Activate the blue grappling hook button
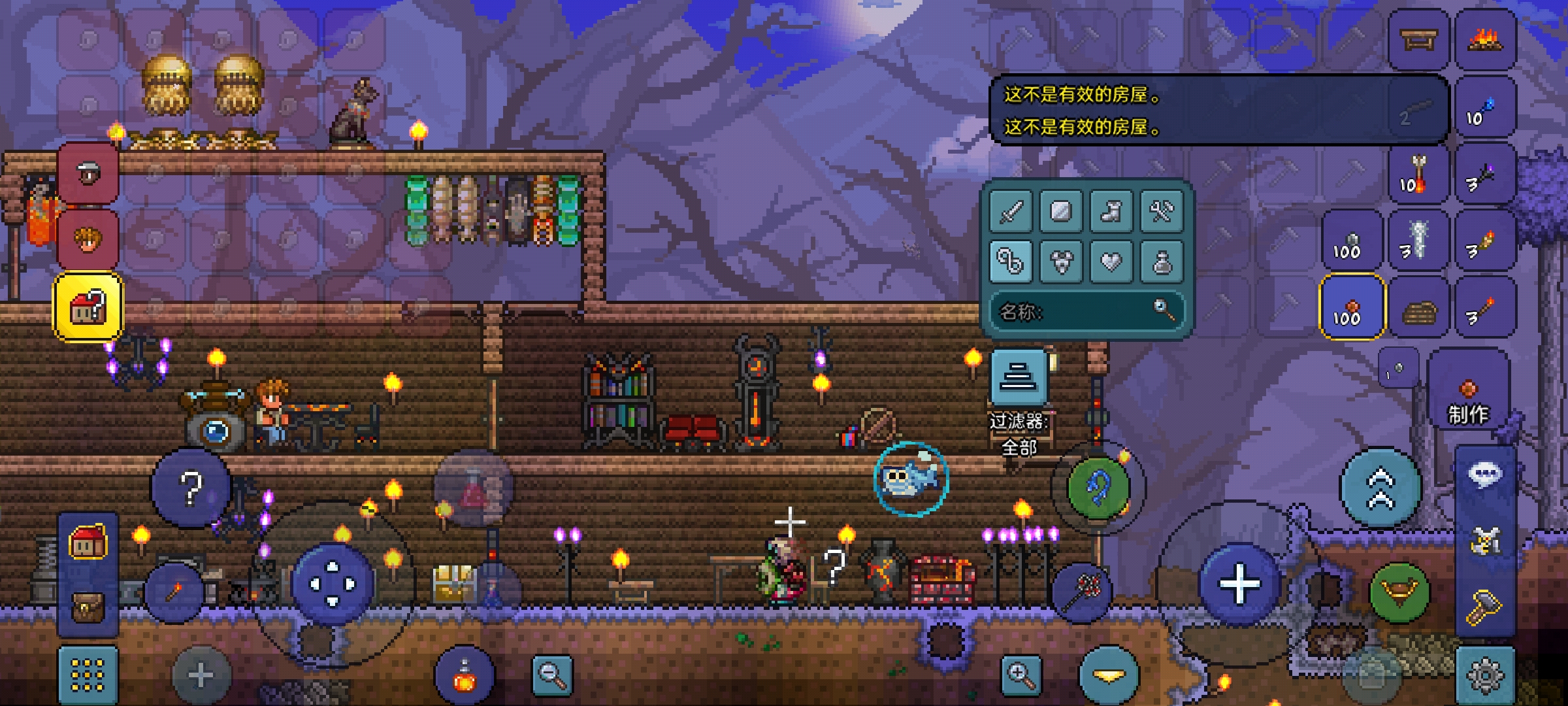Image resolution: width=1568 pixels, height=706 pixels. point(1098,488)
